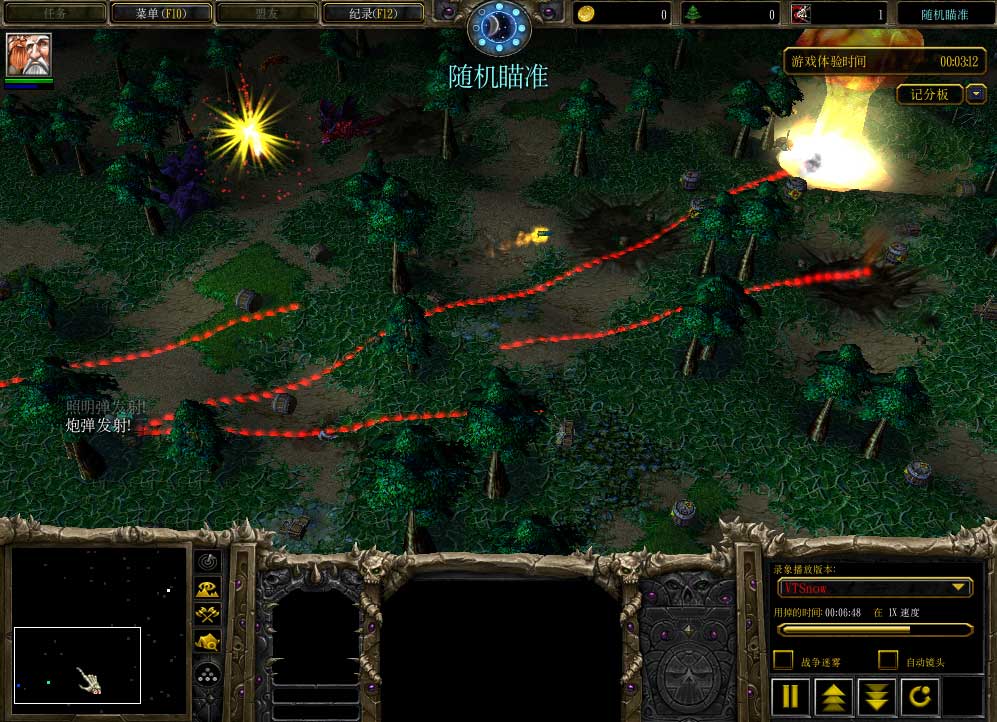Collapse the scoreboard with the arrow button

pos(975,94)
